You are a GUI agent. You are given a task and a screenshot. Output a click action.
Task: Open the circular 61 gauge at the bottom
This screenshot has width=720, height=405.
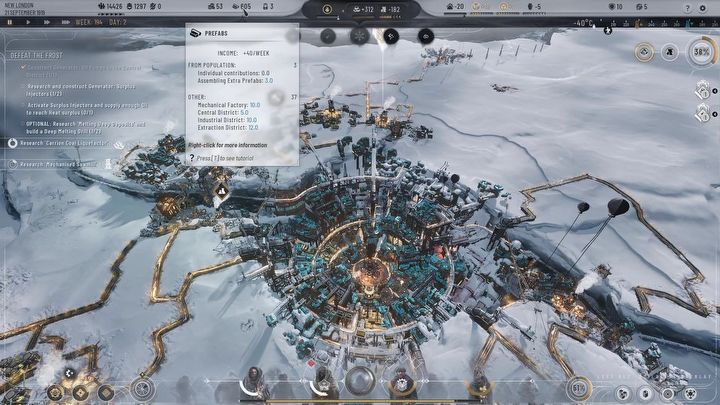click(578, 386)
